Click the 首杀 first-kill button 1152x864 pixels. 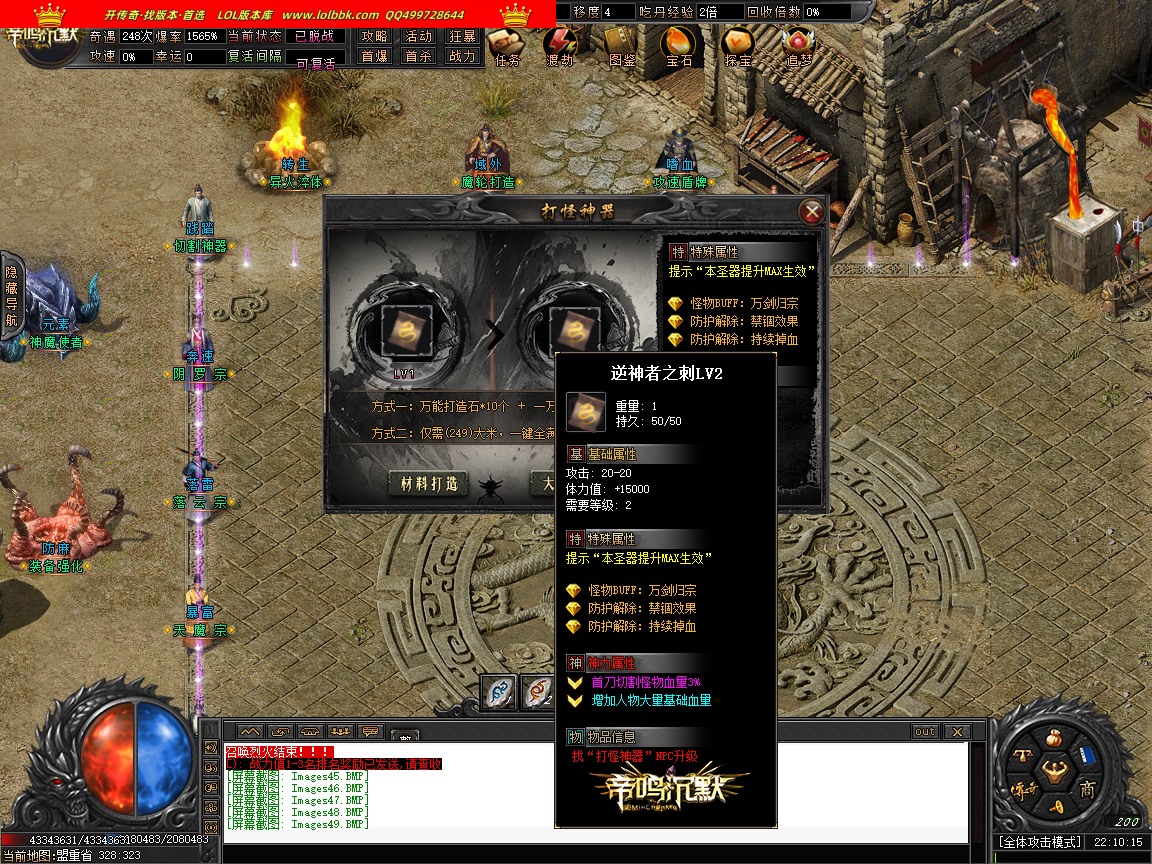pyautogui.click(x=418, y=57)
